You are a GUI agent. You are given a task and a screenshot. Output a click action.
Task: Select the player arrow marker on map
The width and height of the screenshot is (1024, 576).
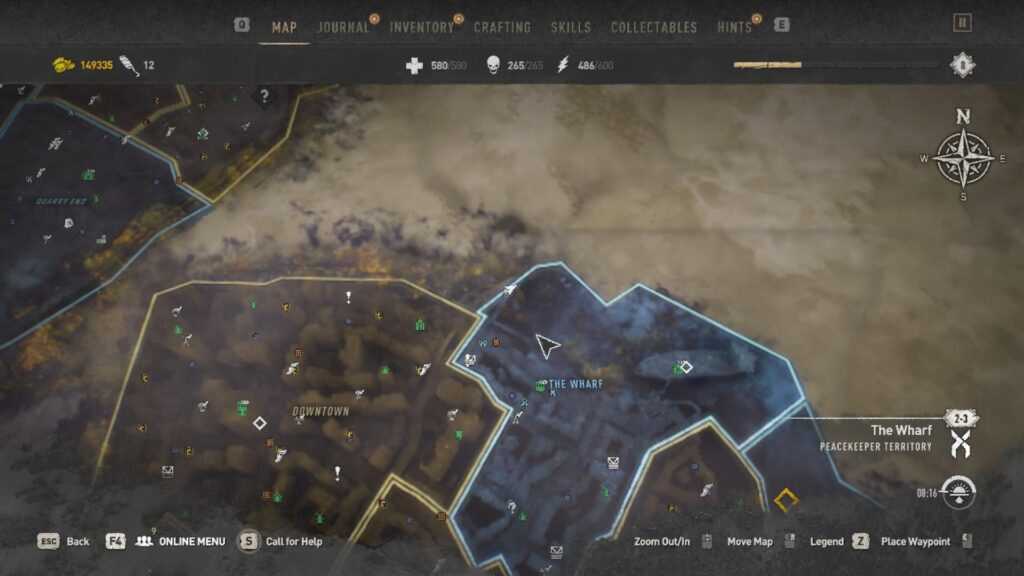pos(546,346)
